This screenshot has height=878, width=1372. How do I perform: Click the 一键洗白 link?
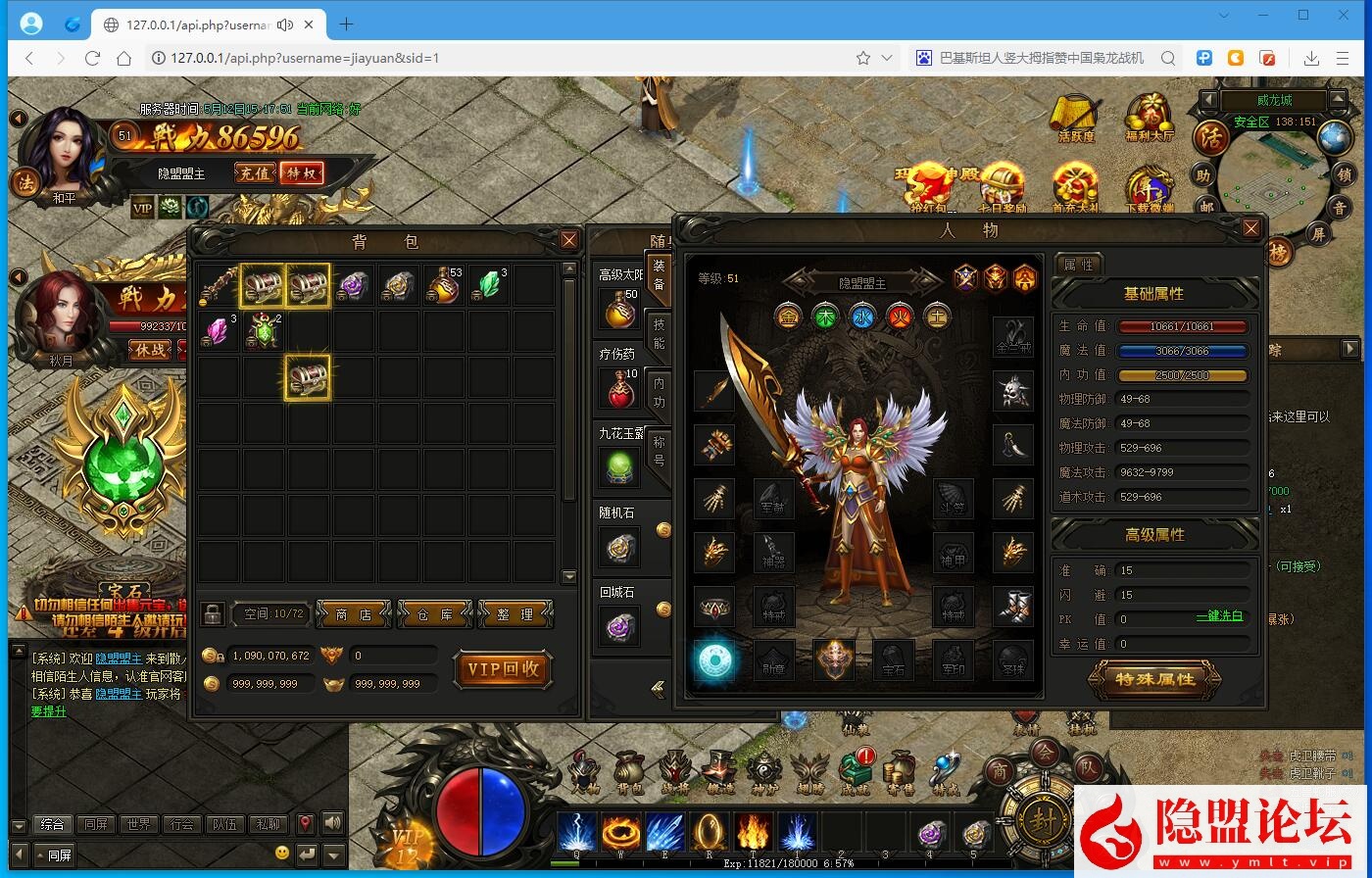pyautogui.click(x=1219, y=616)
